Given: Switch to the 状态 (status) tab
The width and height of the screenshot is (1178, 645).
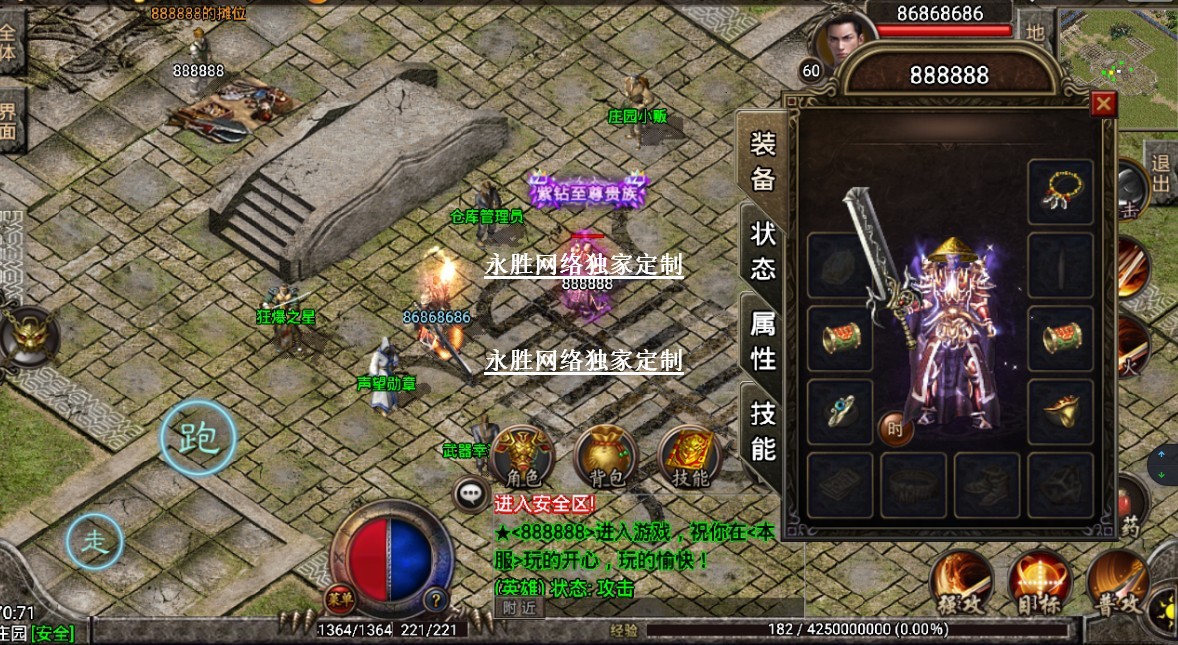Looking at the screenshot, I should point(763,251).
